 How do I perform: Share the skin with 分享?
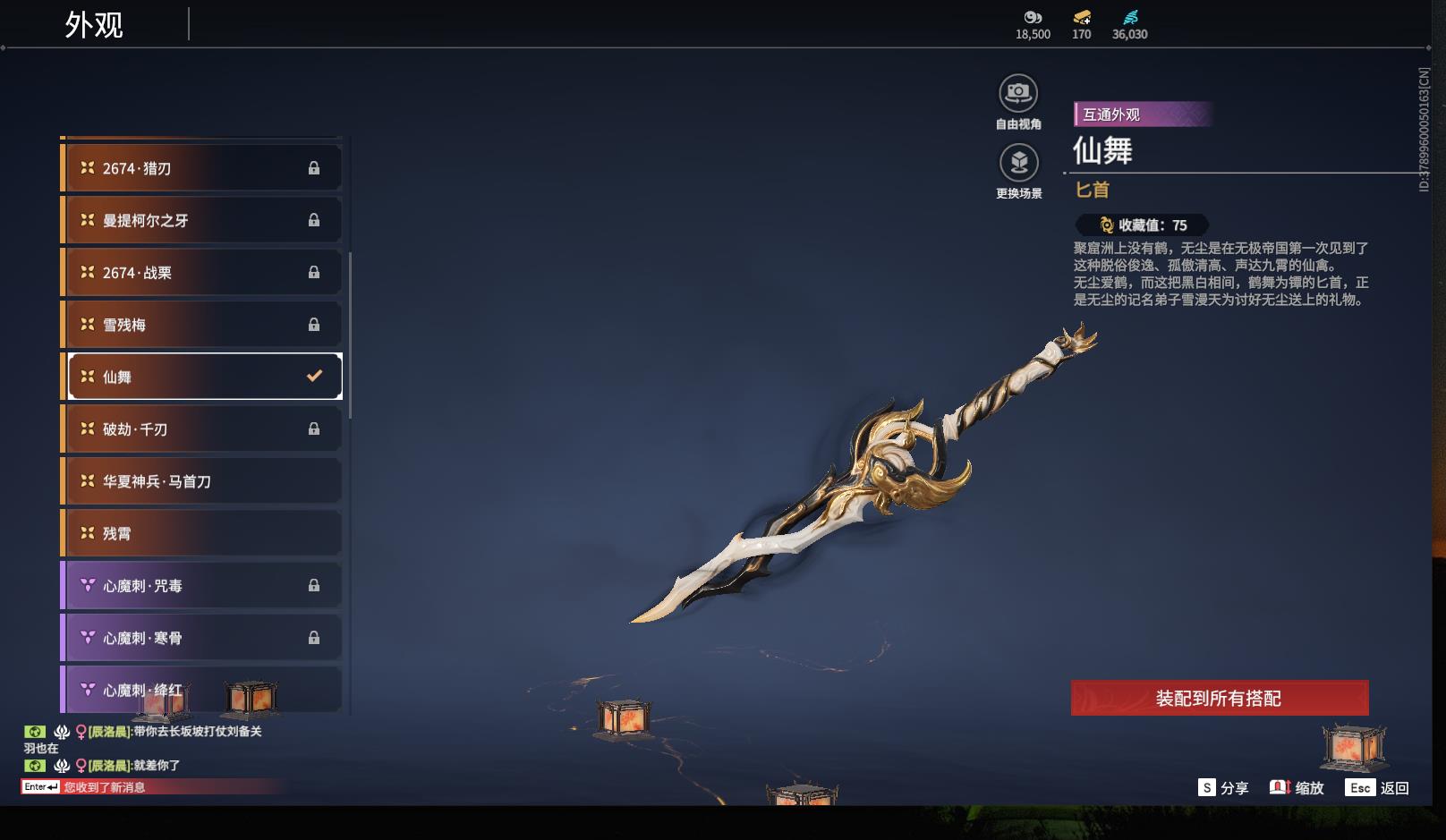click(1223, 788)
